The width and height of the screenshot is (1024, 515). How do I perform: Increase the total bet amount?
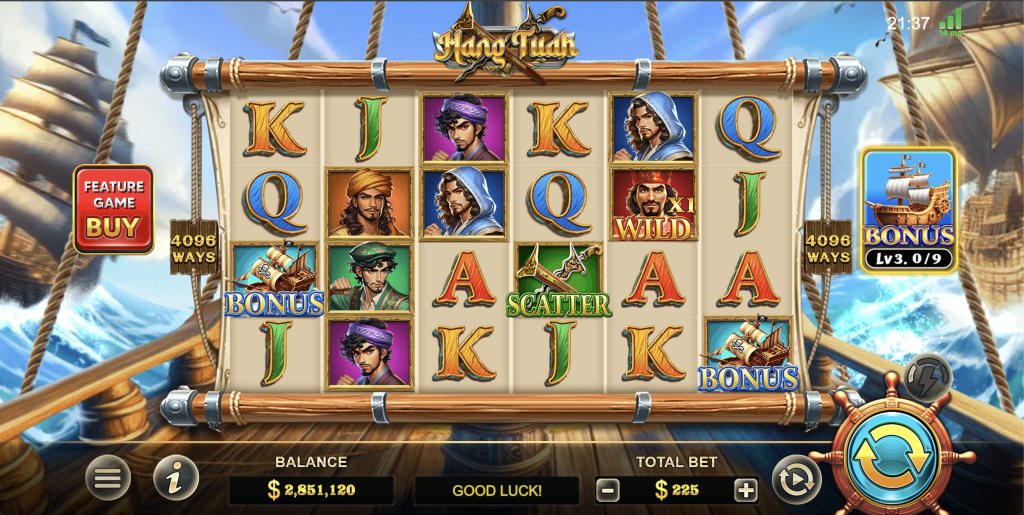click(745, 490)
